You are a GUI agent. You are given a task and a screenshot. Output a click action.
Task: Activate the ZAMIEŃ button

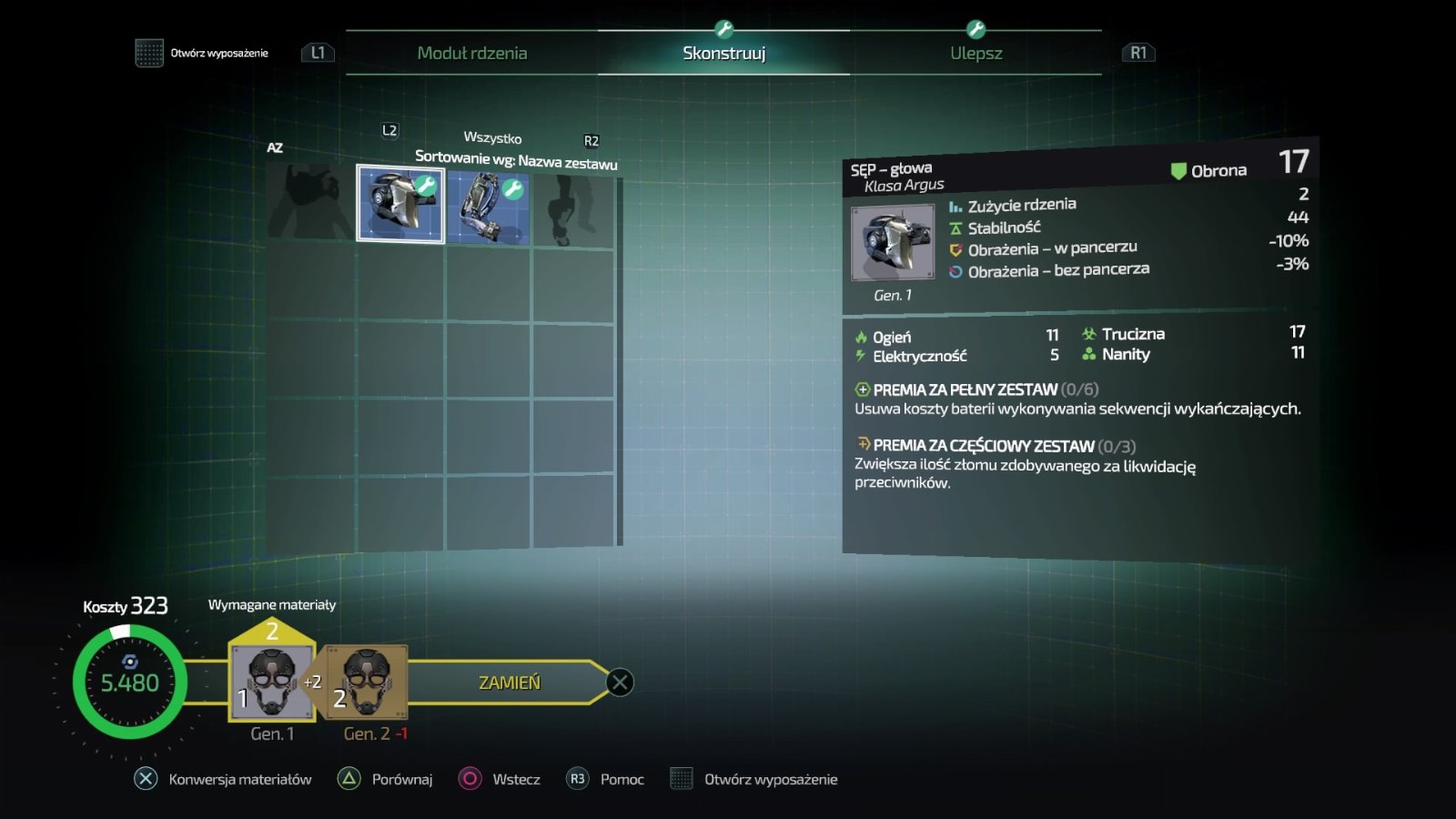[509, 682]
